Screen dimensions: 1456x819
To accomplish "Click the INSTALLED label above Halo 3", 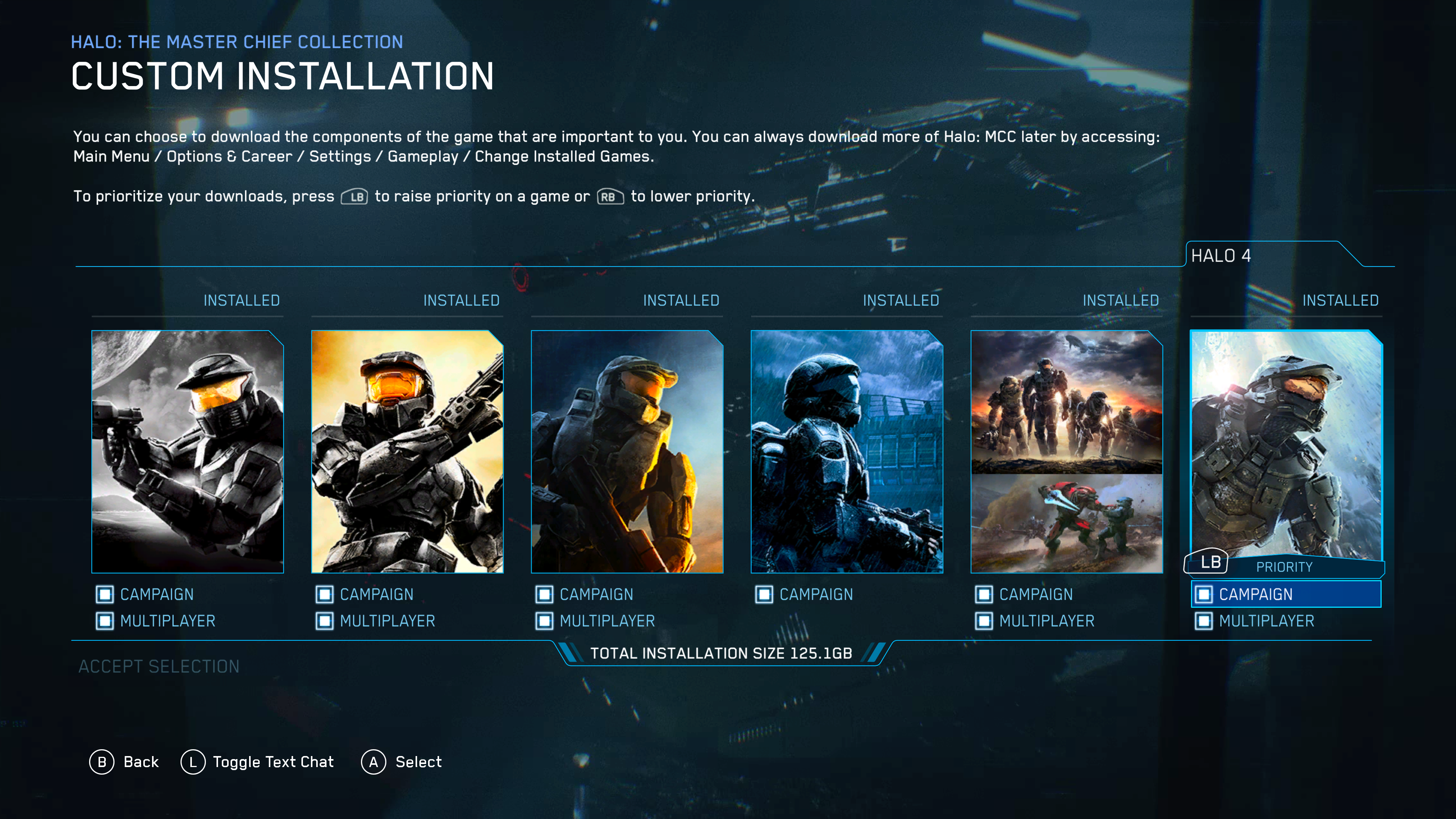I will point(681,300).
